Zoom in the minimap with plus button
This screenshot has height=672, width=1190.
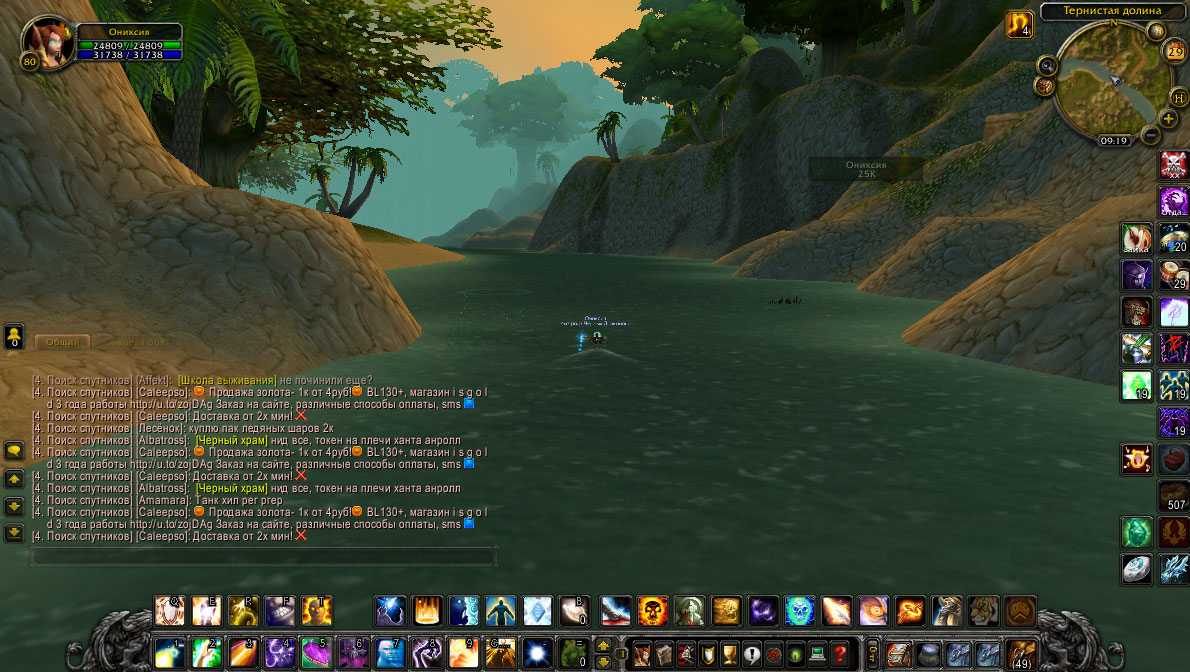[x=1168, y=119]
